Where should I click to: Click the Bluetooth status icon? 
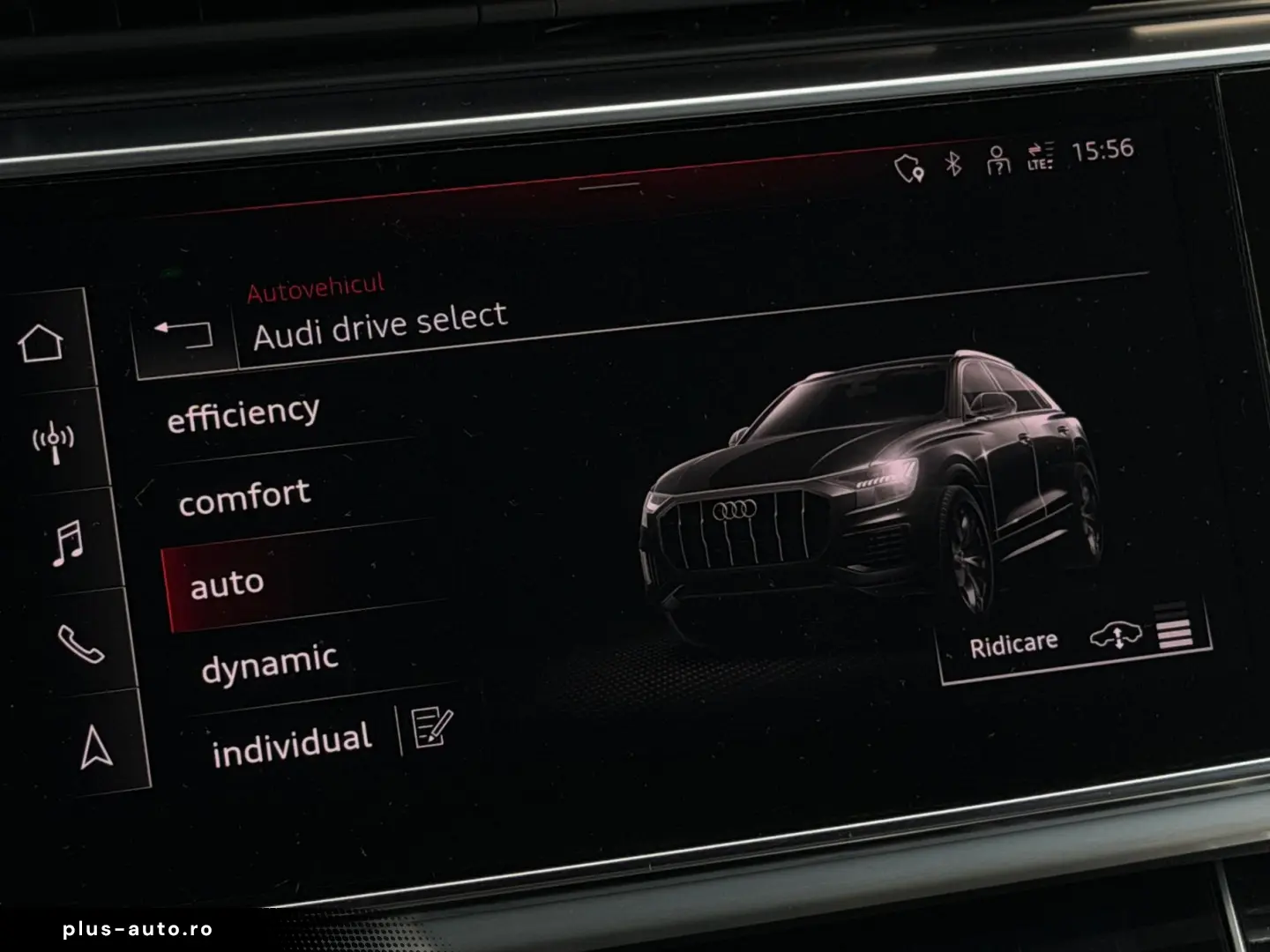[952, 162]
